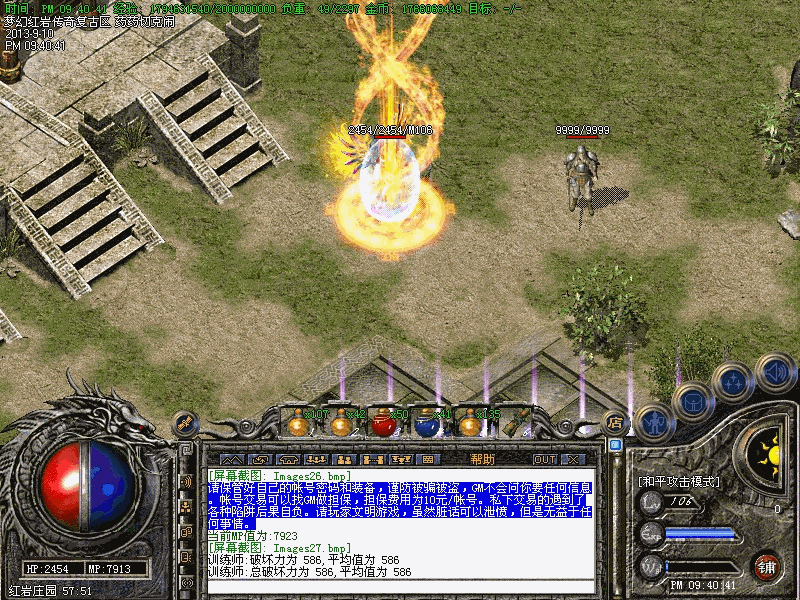Use the gold potion with x135 count

470,424
